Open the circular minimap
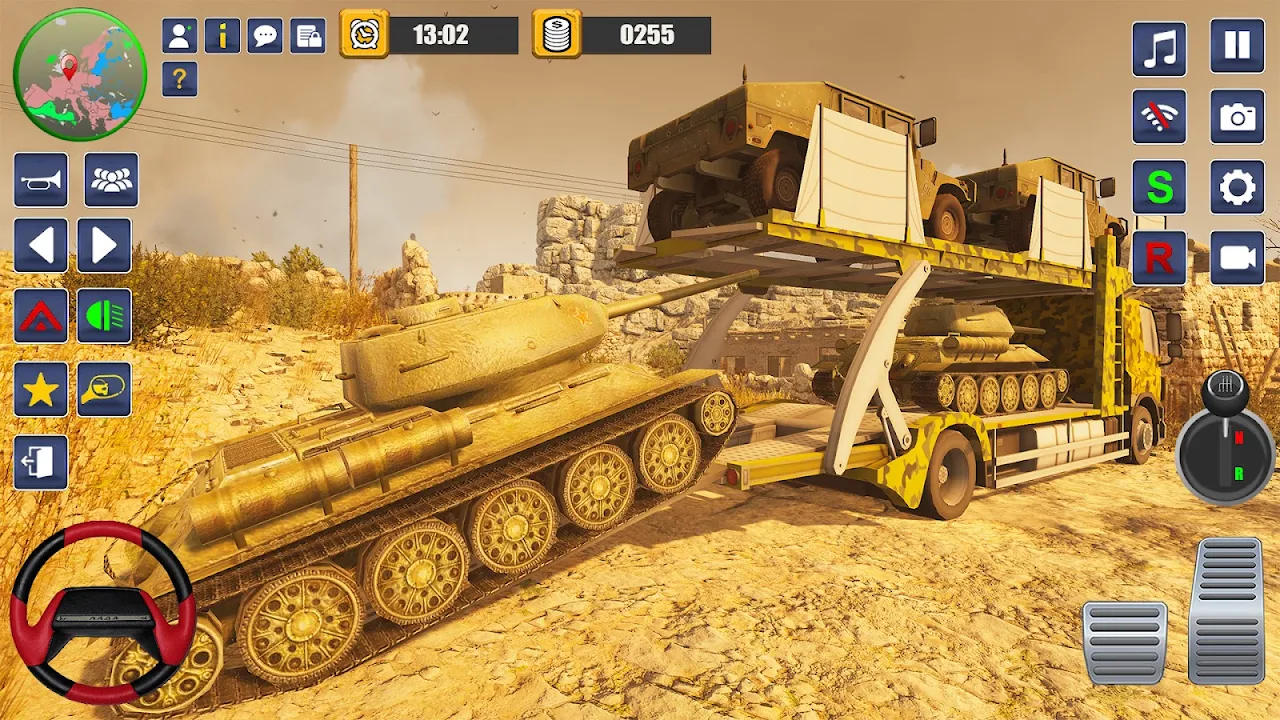 click(x=80, y=75)
